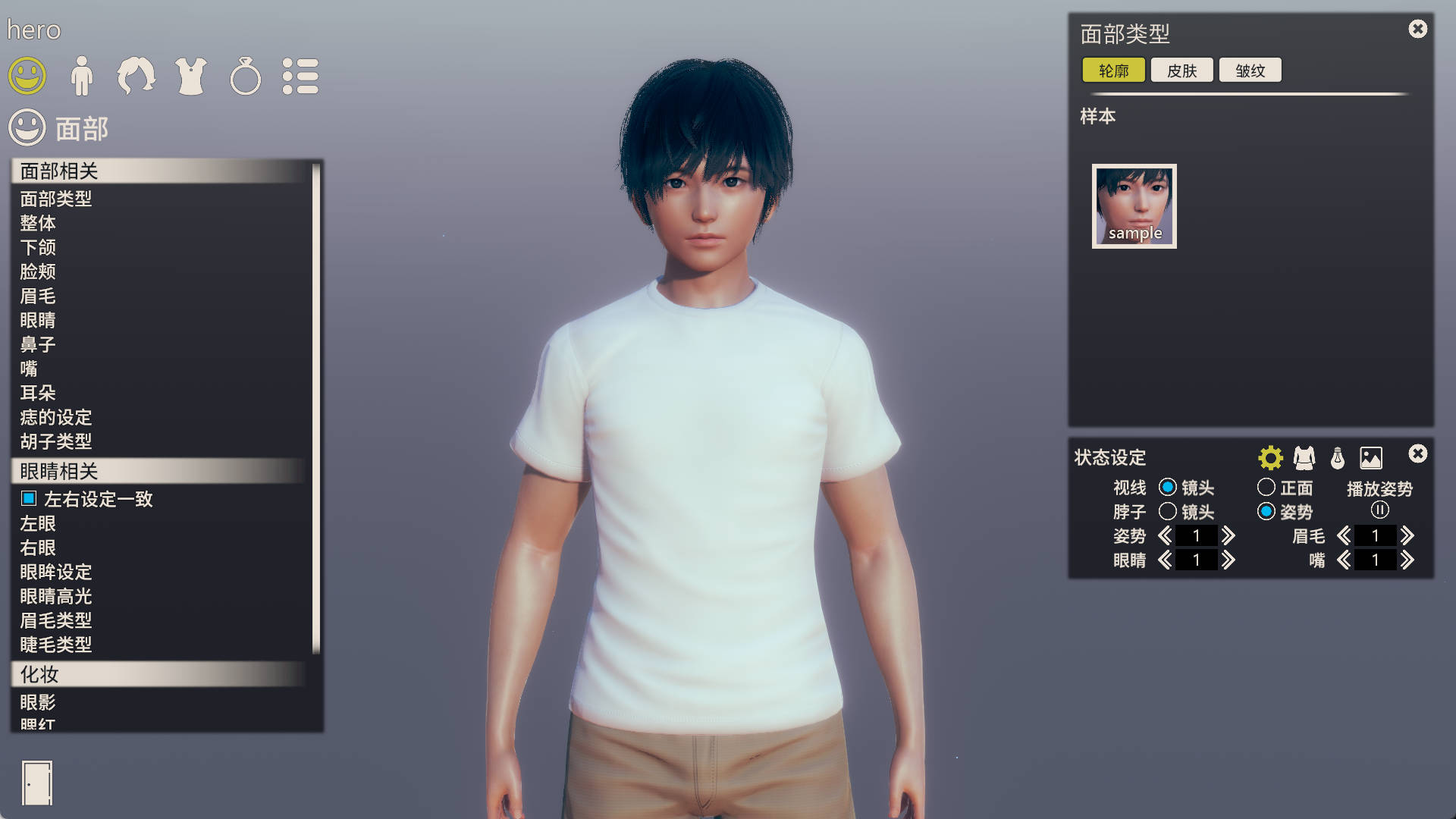1456x819 pixels.
Task: Open the settings list category icon
Action: click(x=300, y=75)
